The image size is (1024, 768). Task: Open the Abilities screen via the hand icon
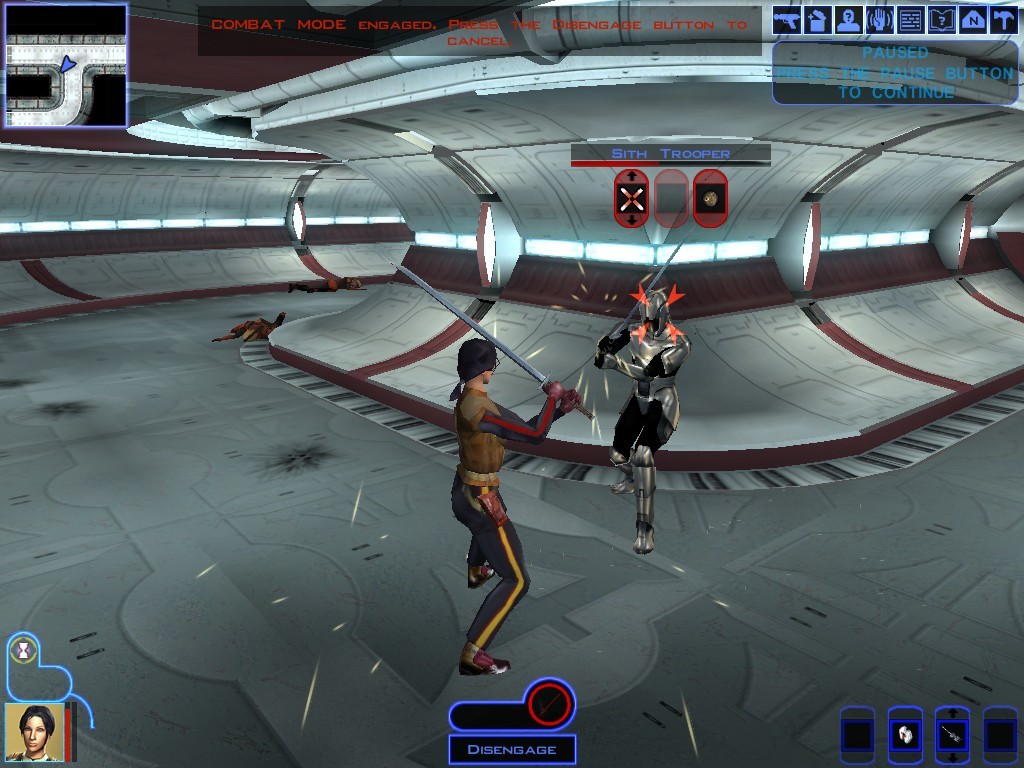point(880,20)
